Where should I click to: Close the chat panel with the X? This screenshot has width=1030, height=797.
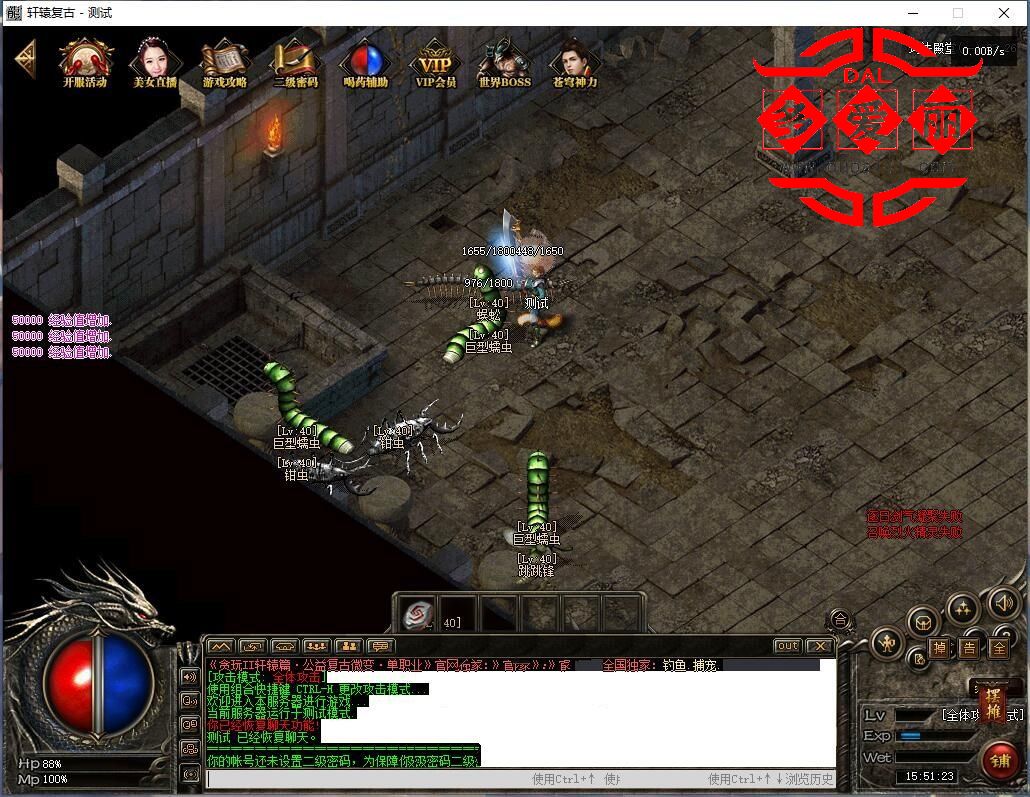click(819, 646)
